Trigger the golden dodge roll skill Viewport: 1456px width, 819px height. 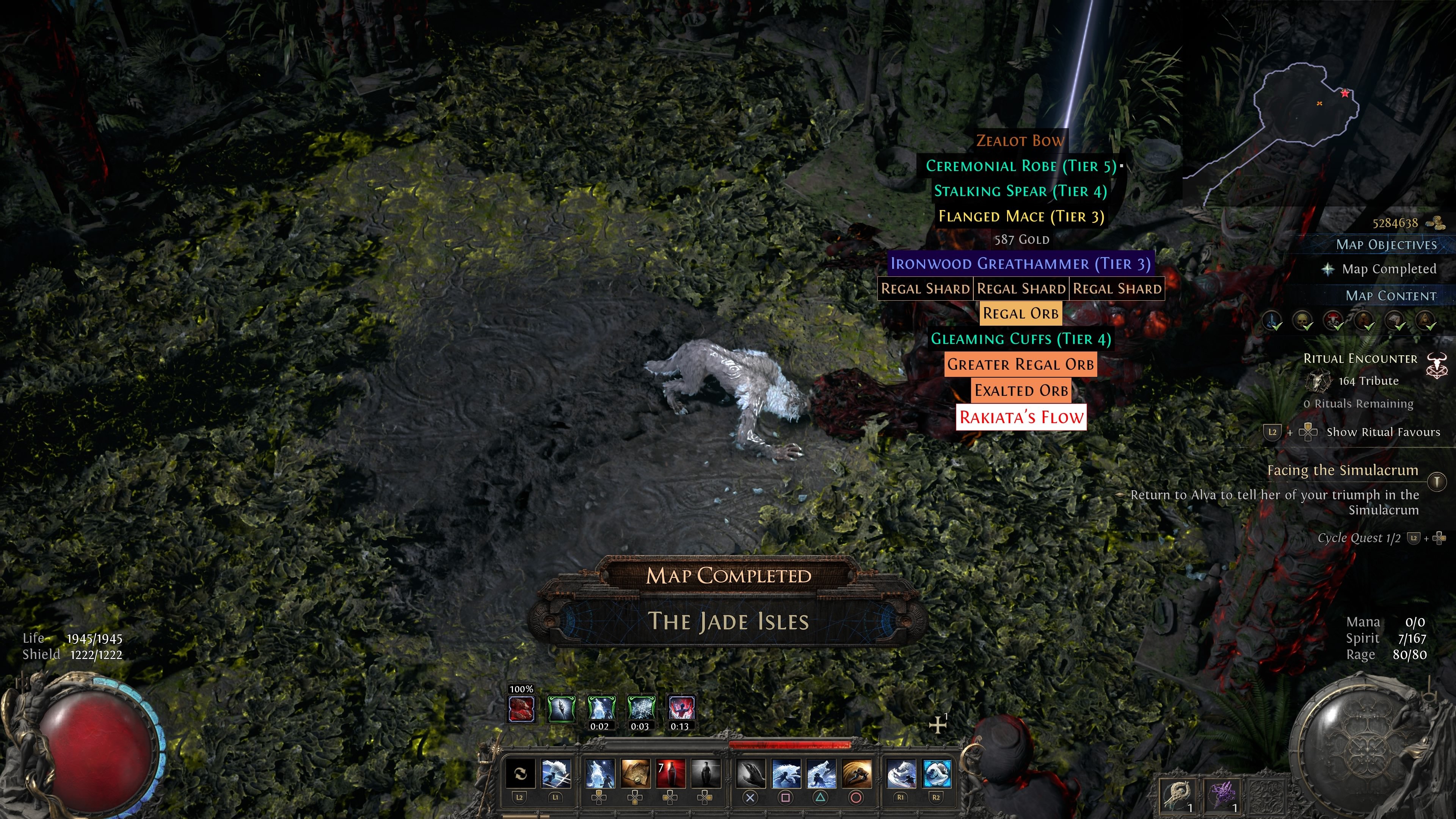pos(856,774)
